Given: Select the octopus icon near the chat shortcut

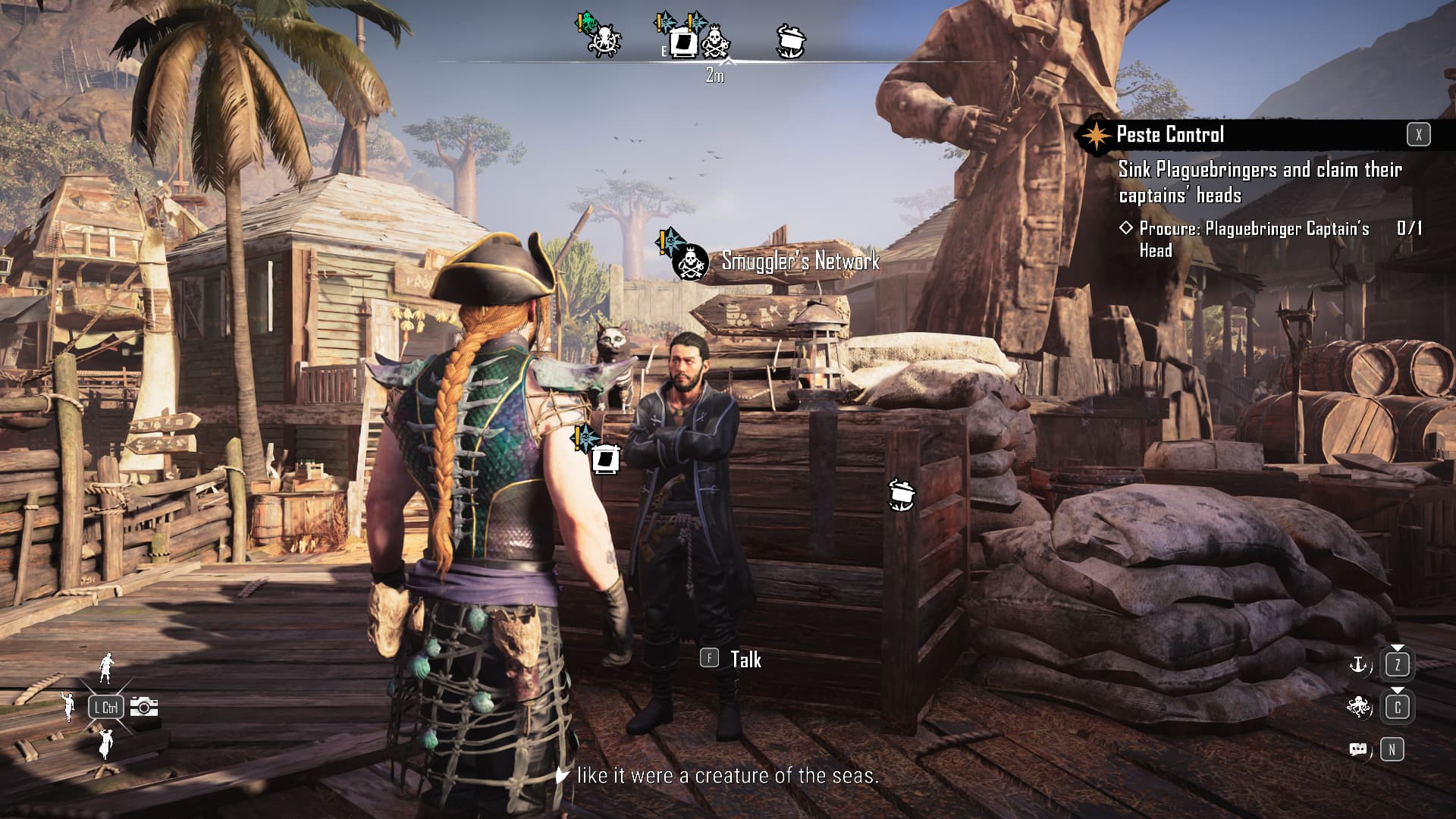Looking at the screenshot, I should (x=1357, y=707).
